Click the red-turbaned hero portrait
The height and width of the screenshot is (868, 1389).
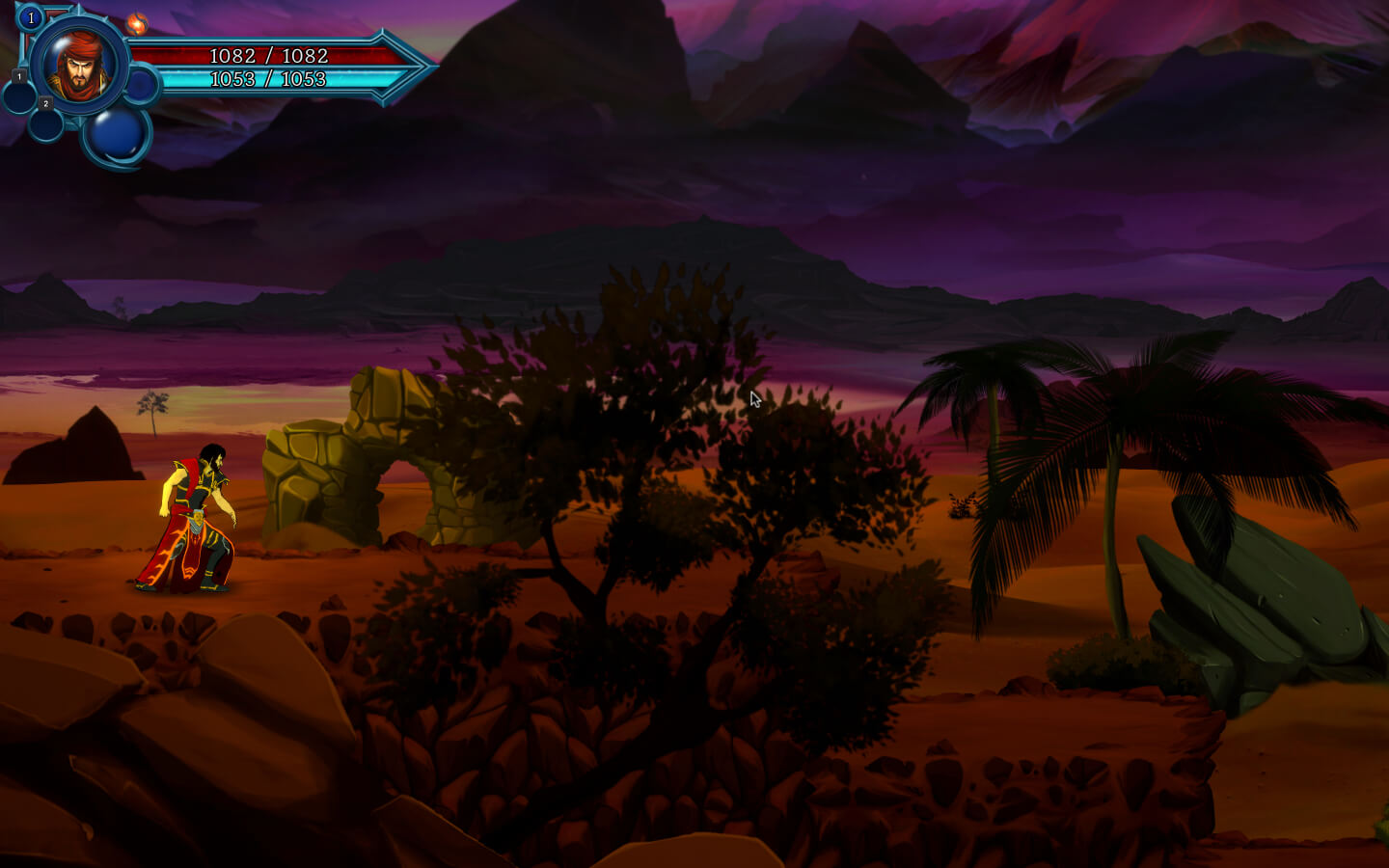[79, 66]
